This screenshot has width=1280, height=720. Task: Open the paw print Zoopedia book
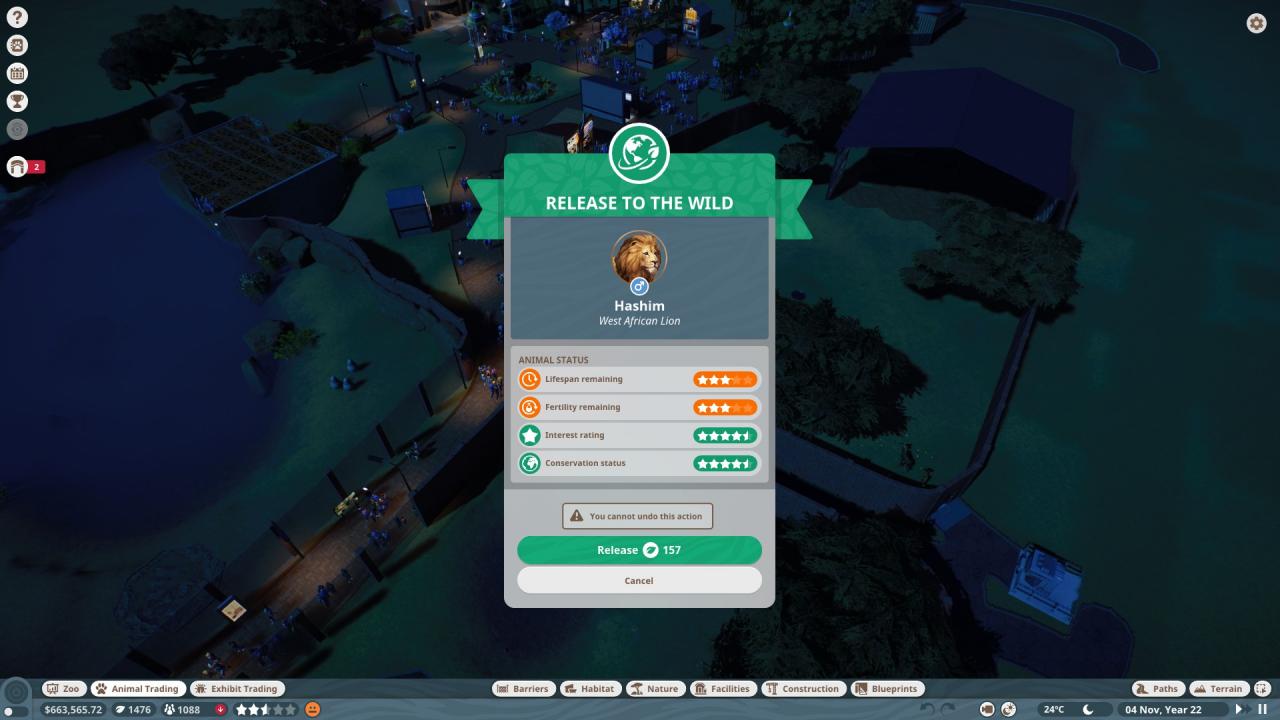pos(17,45)
